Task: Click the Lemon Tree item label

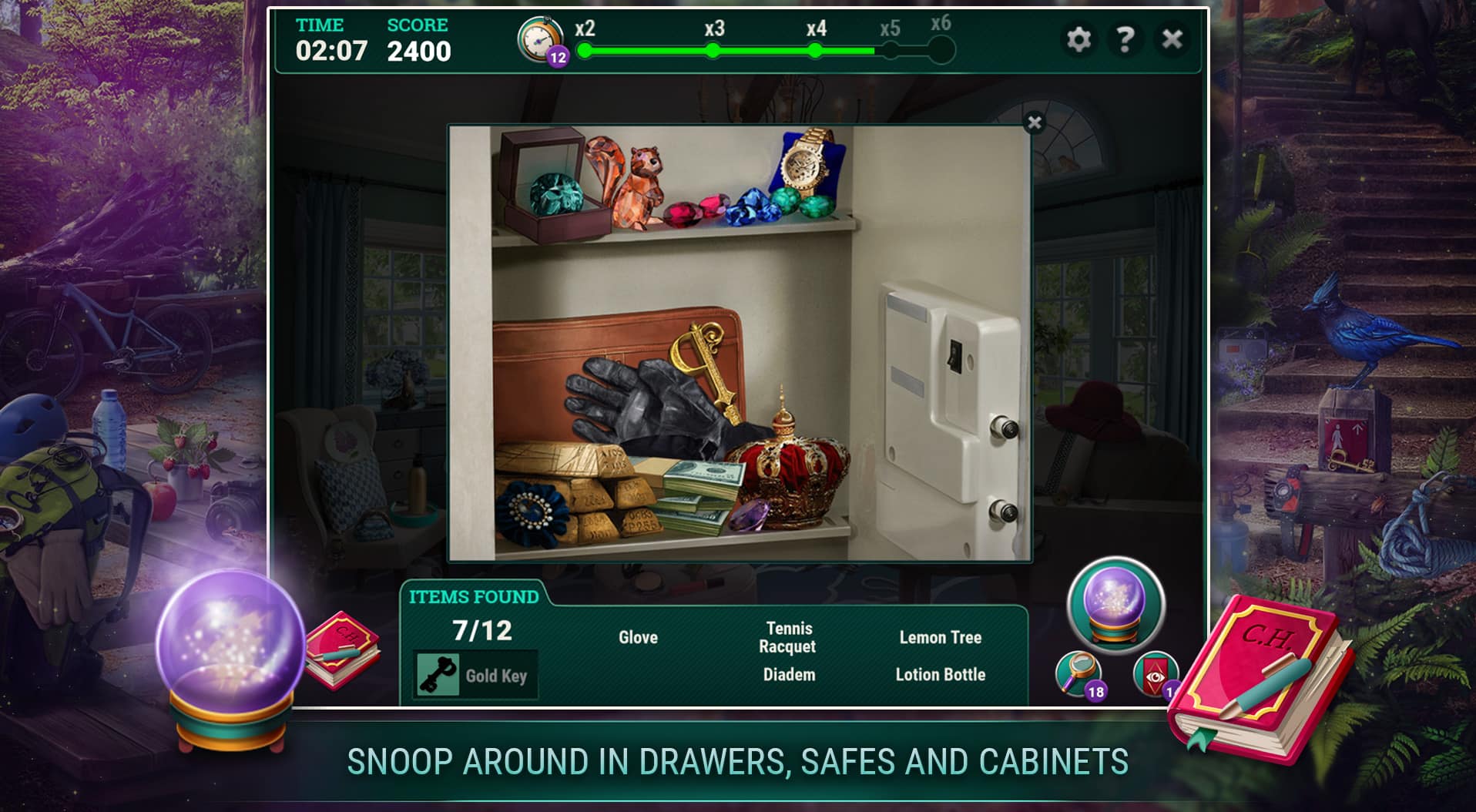Action: click(x=941, y=638)
